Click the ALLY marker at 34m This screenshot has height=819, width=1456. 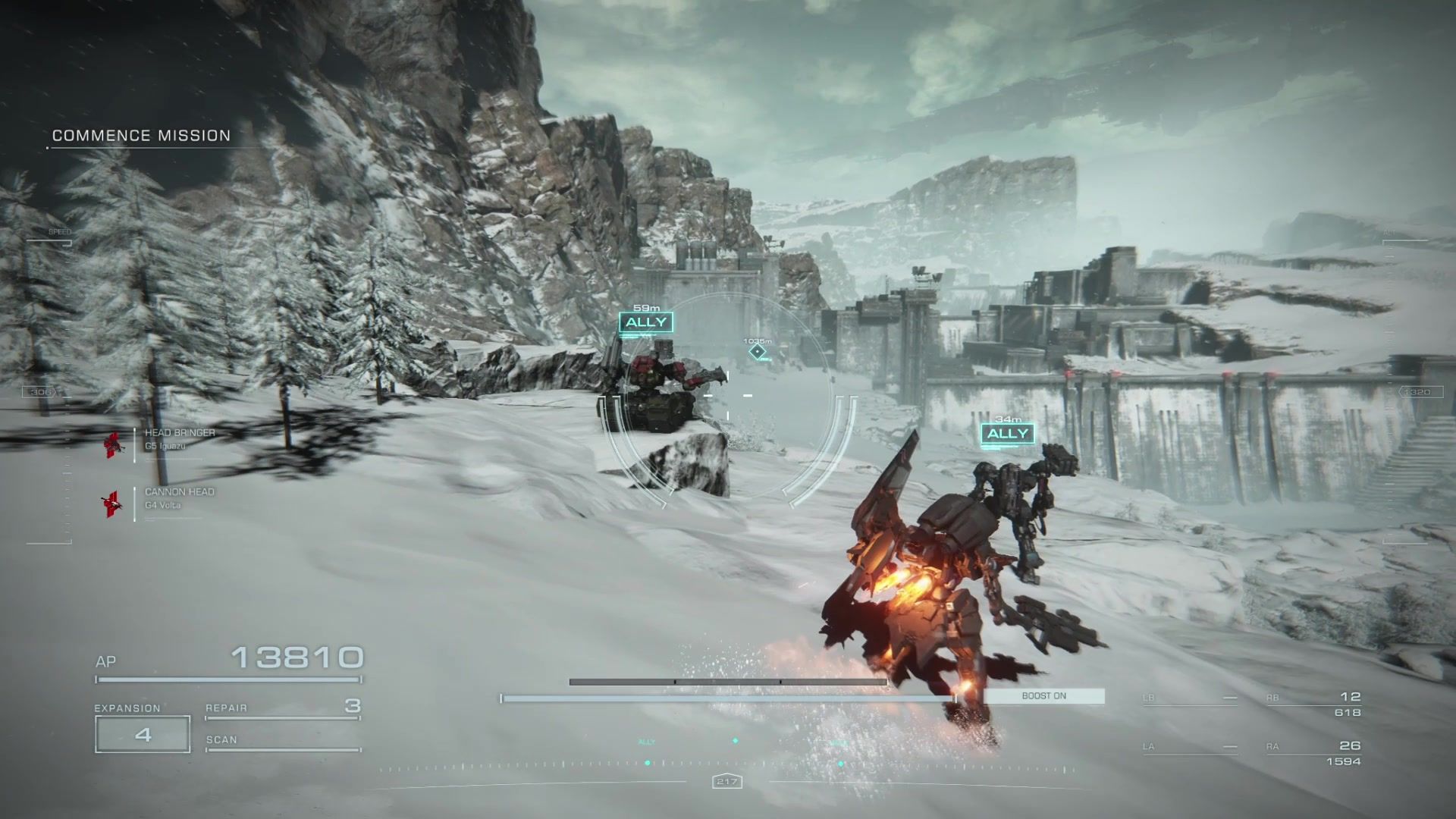(x=1008, y=433)
